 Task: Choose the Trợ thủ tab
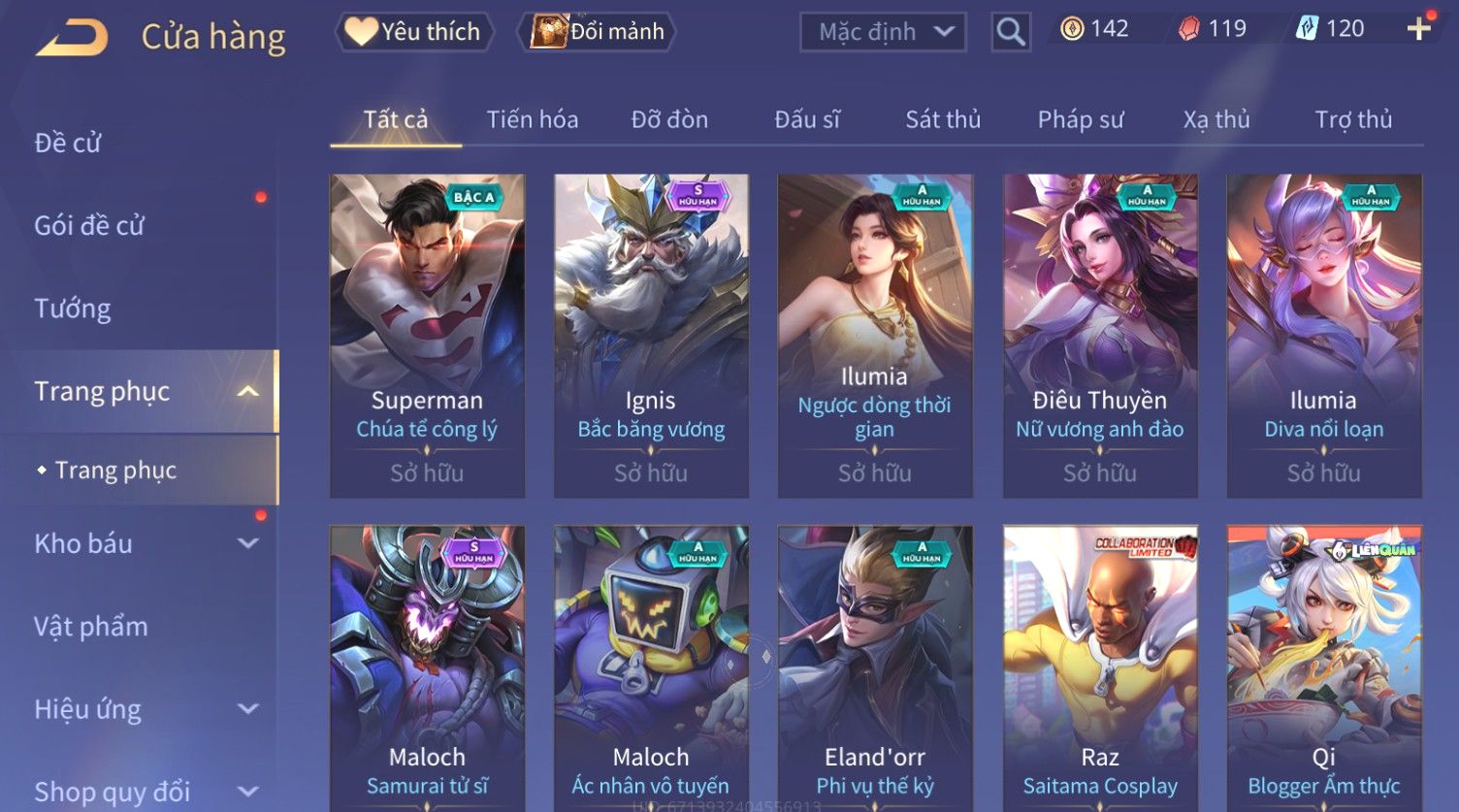(1352, 119)
